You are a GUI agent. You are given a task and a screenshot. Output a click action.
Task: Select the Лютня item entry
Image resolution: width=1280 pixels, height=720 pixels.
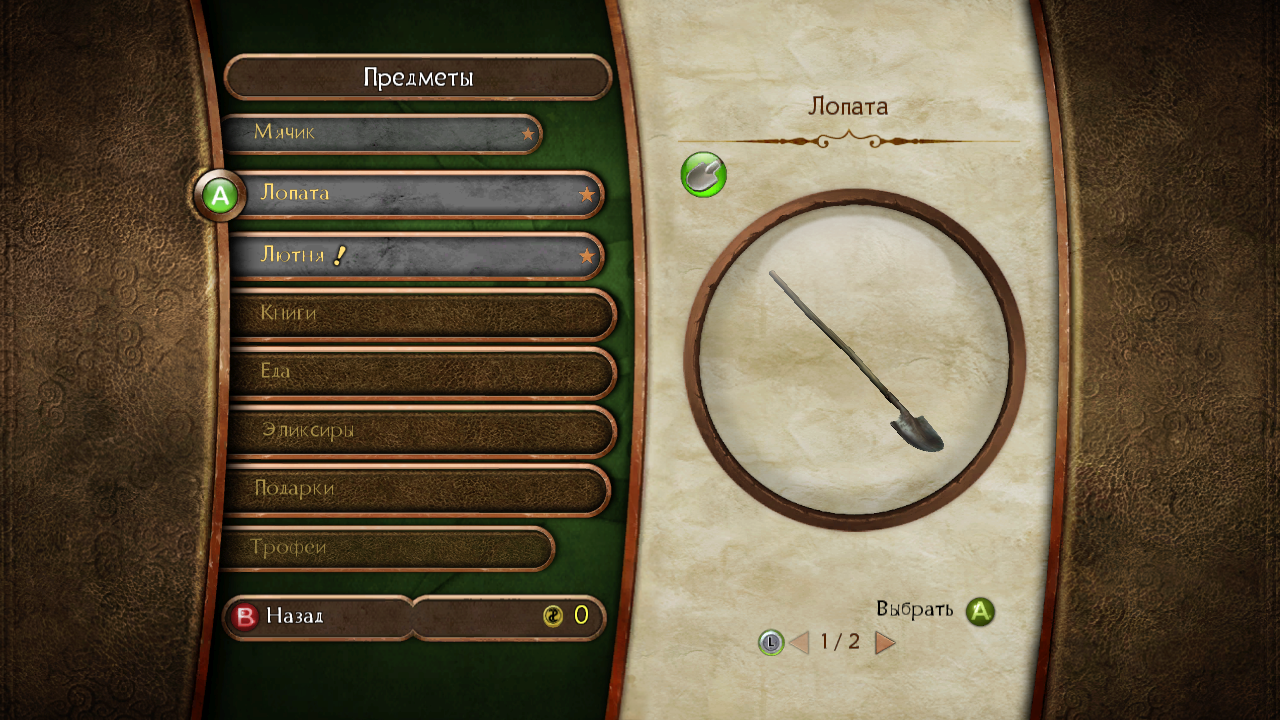415,256
